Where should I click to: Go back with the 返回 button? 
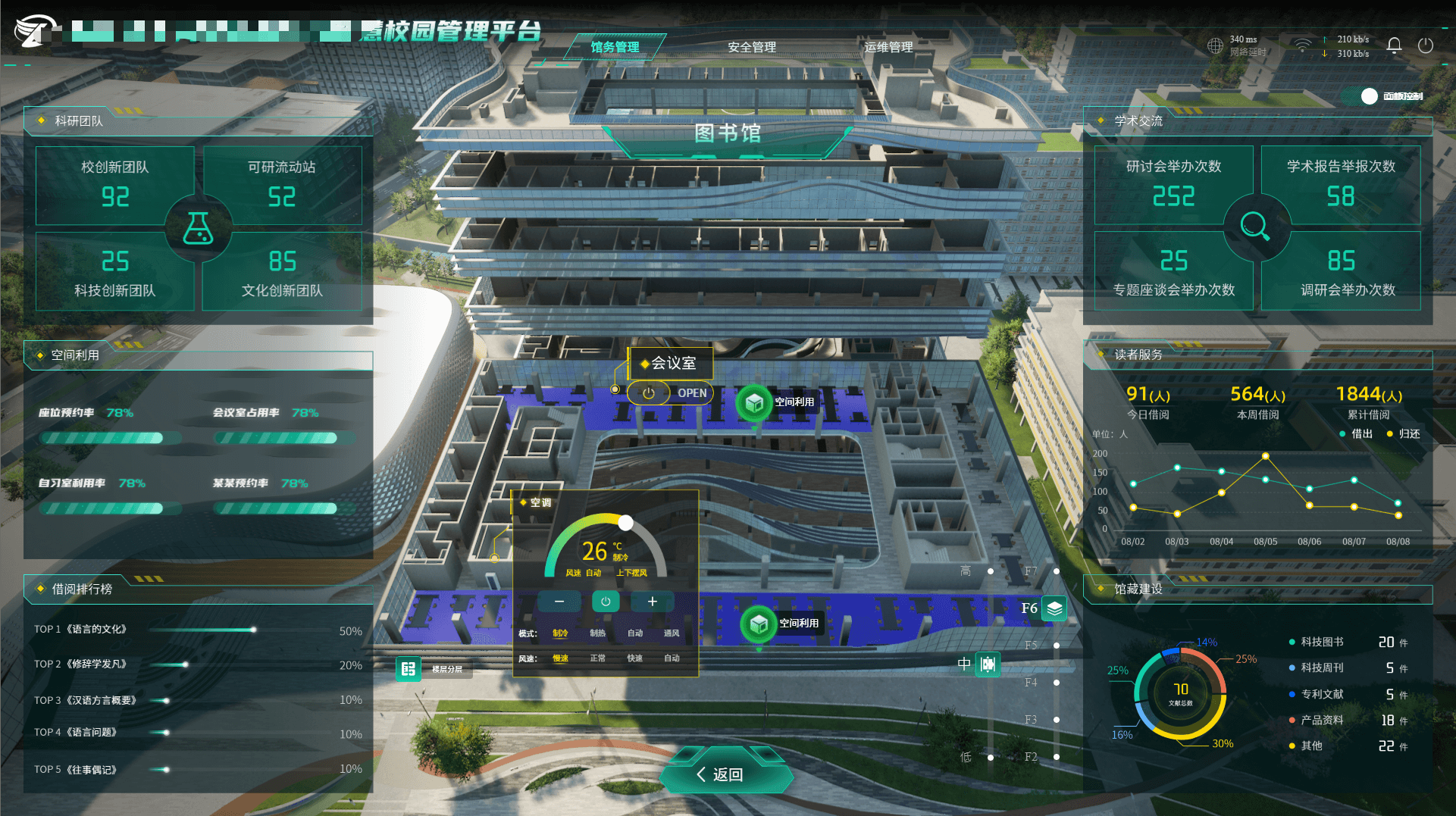click(725, 774)
